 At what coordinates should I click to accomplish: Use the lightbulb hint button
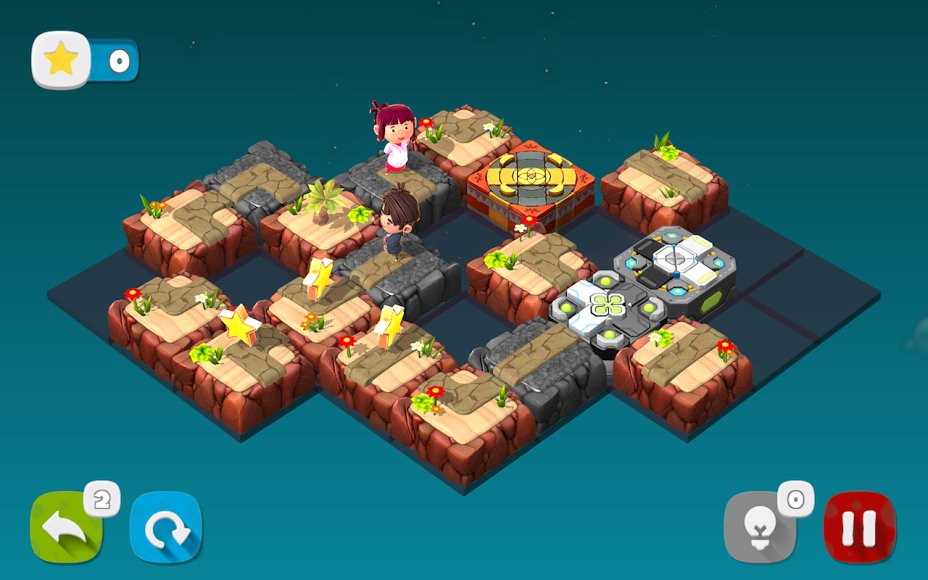[x=760, y=528]
